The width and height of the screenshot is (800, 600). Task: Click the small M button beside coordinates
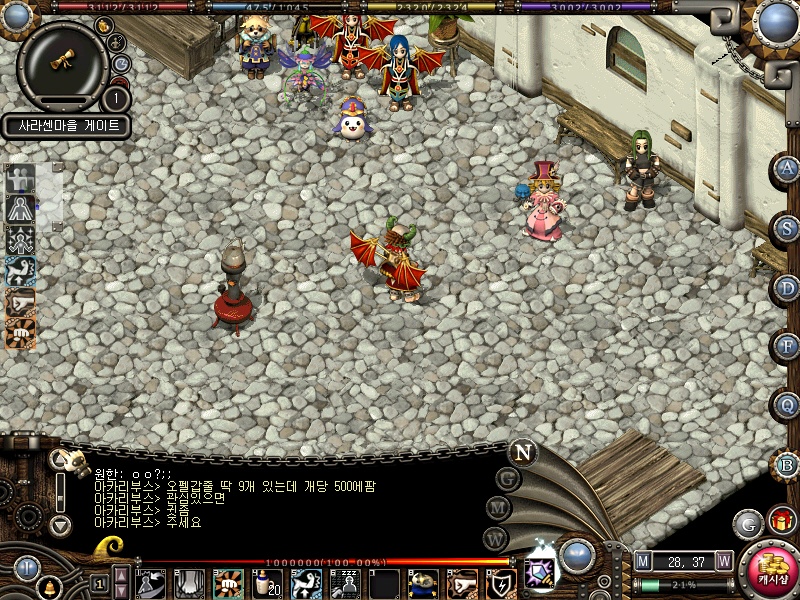click(643, 561)
